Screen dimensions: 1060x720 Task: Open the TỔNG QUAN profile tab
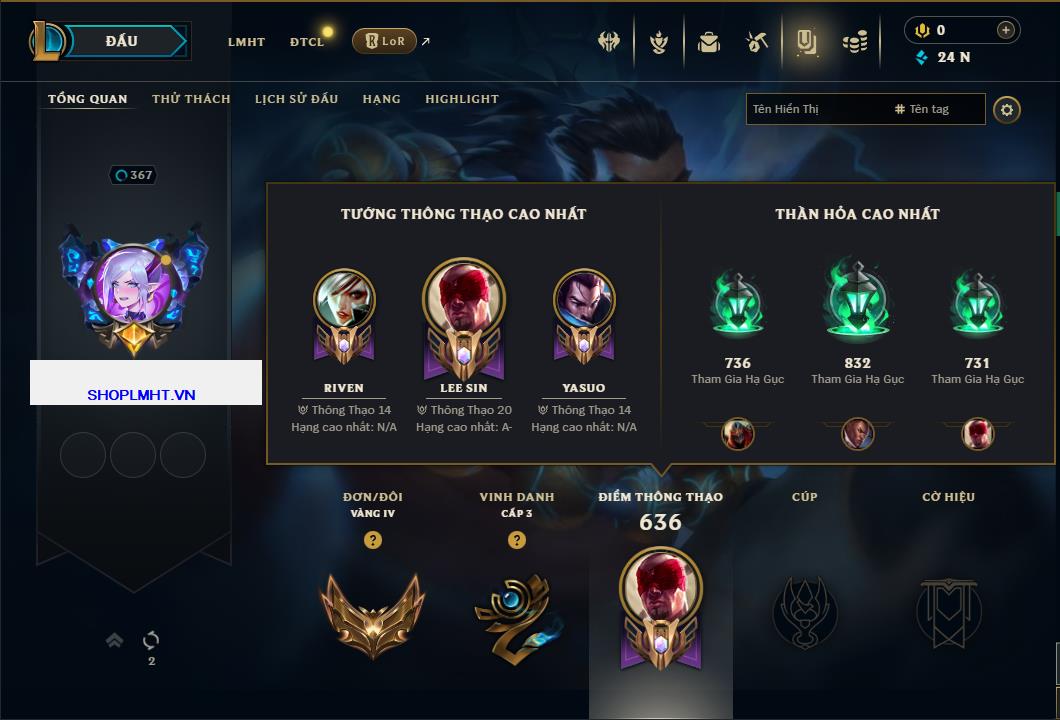click(88, 99)
